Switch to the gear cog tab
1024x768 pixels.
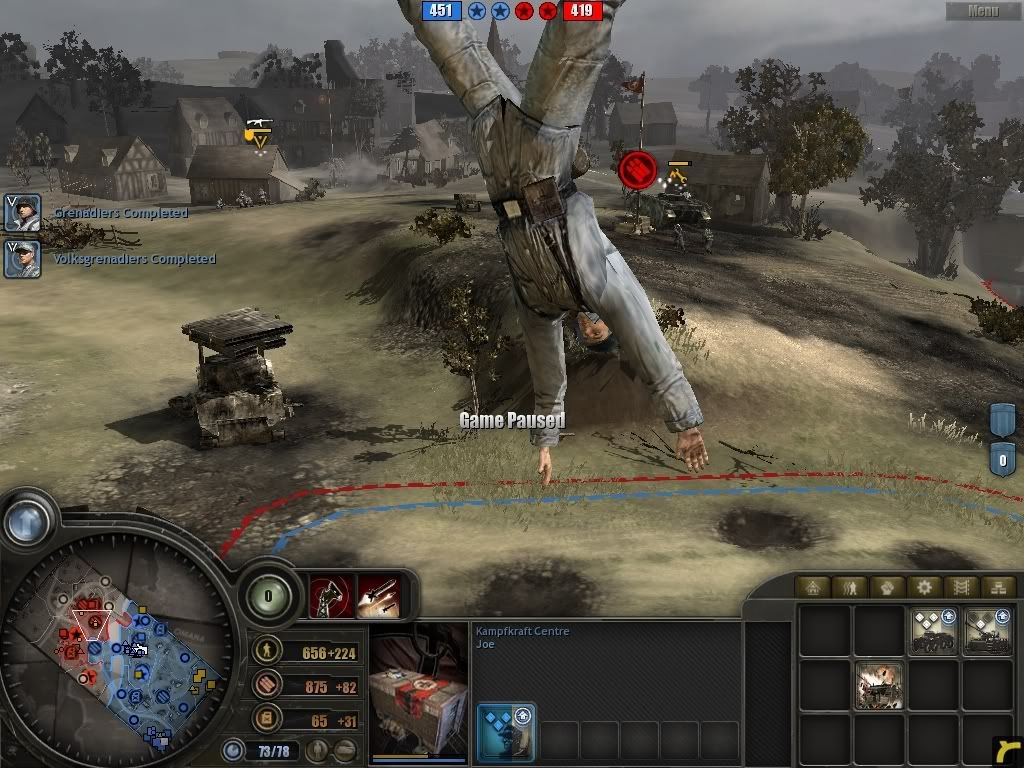point(925,588)
